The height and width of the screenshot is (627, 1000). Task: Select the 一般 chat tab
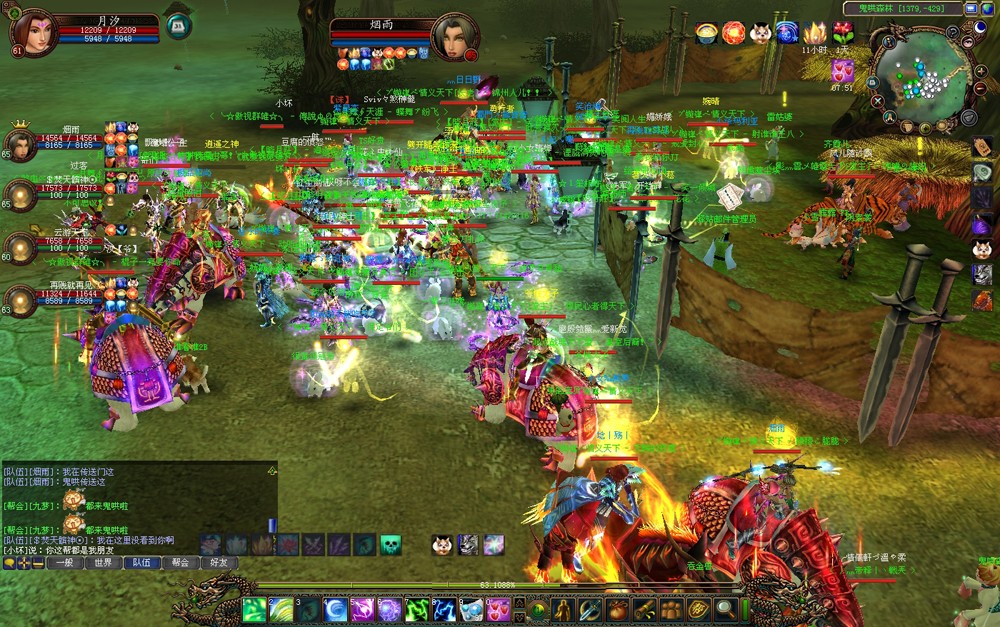coord(65,563)
